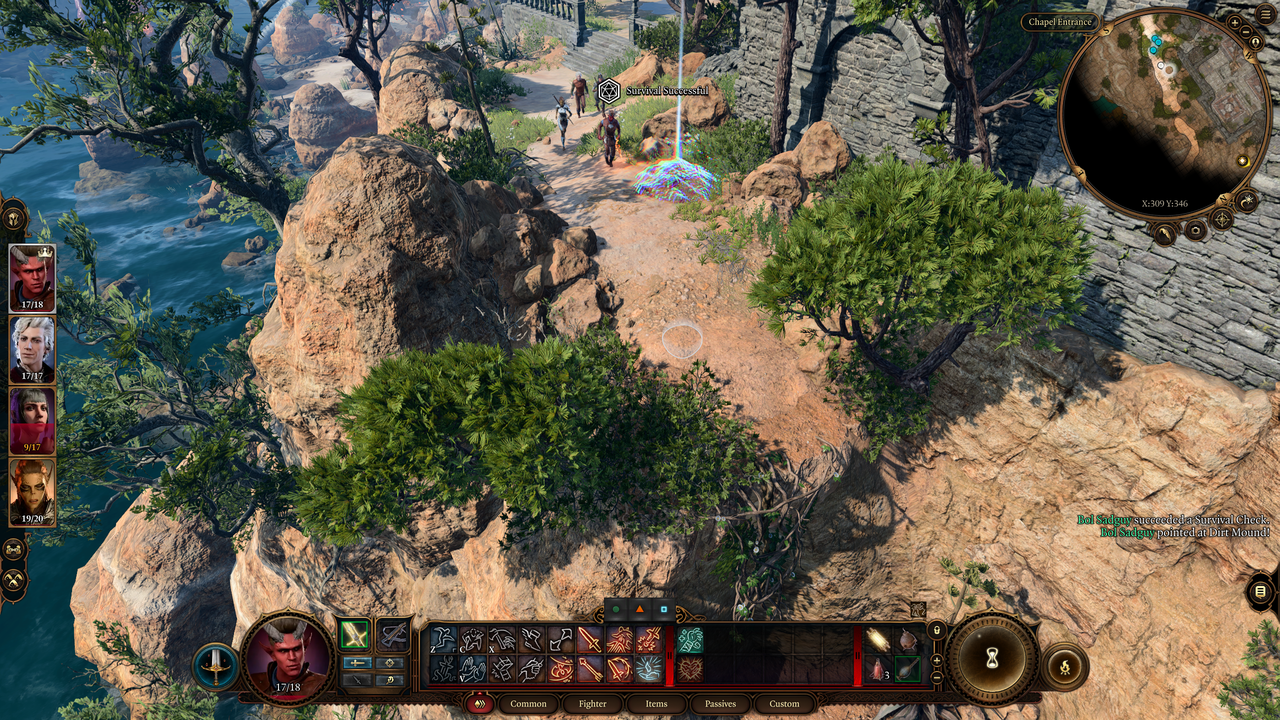Click the main character portrait on hotbar
The image size is (1280, 720).
pyautogui.click(x=288, y=656)
